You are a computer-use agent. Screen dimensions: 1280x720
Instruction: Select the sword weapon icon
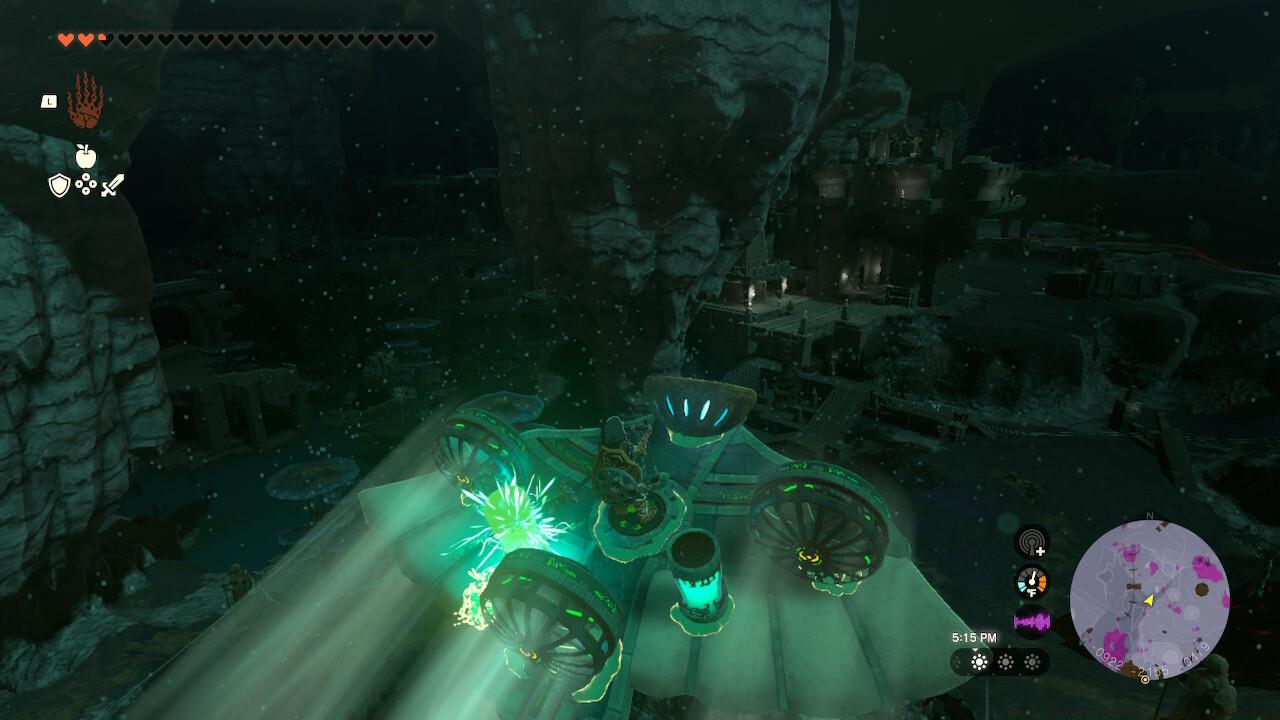[x=112, y=185]
